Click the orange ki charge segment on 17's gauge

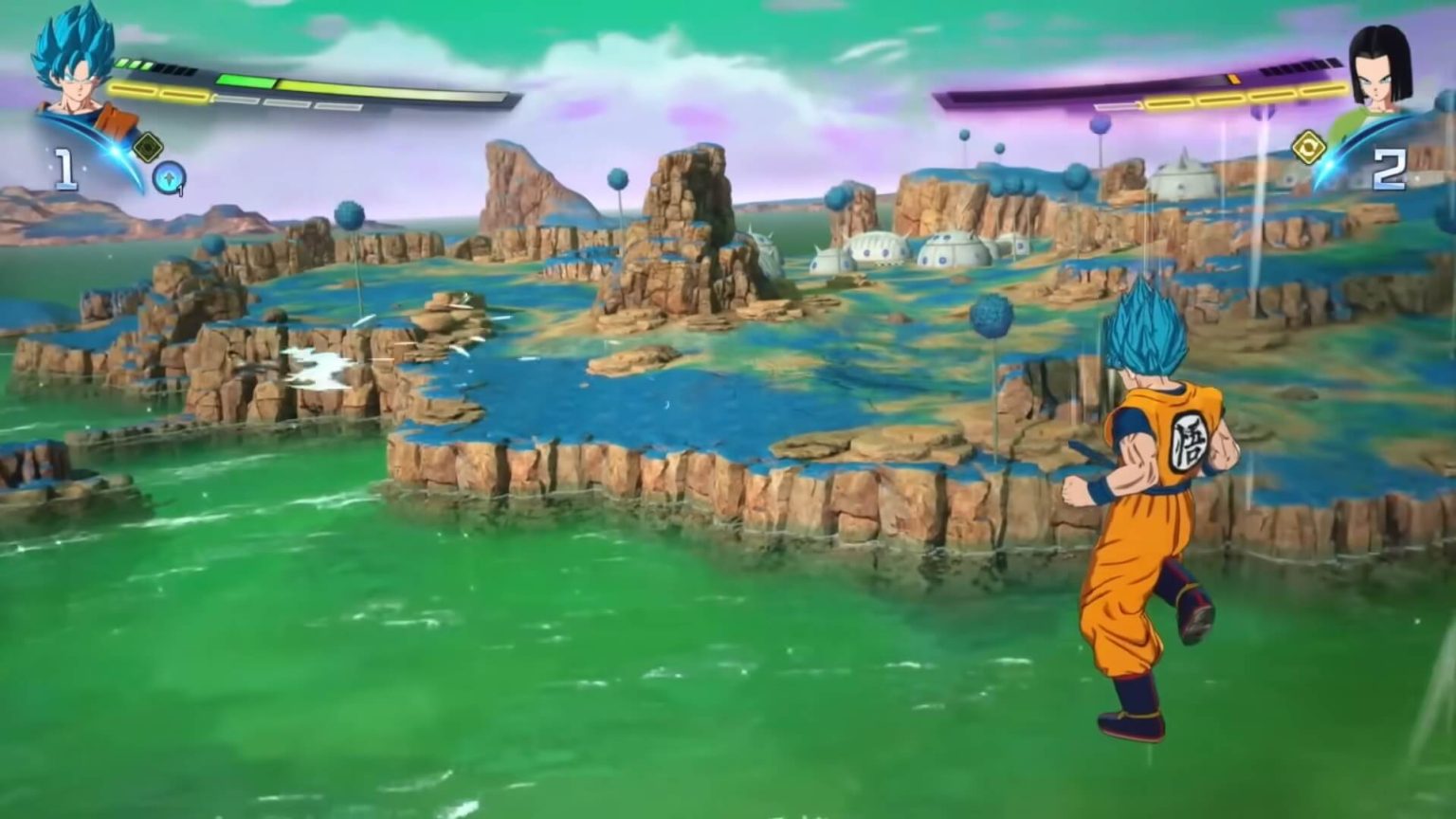[1232, 79]
